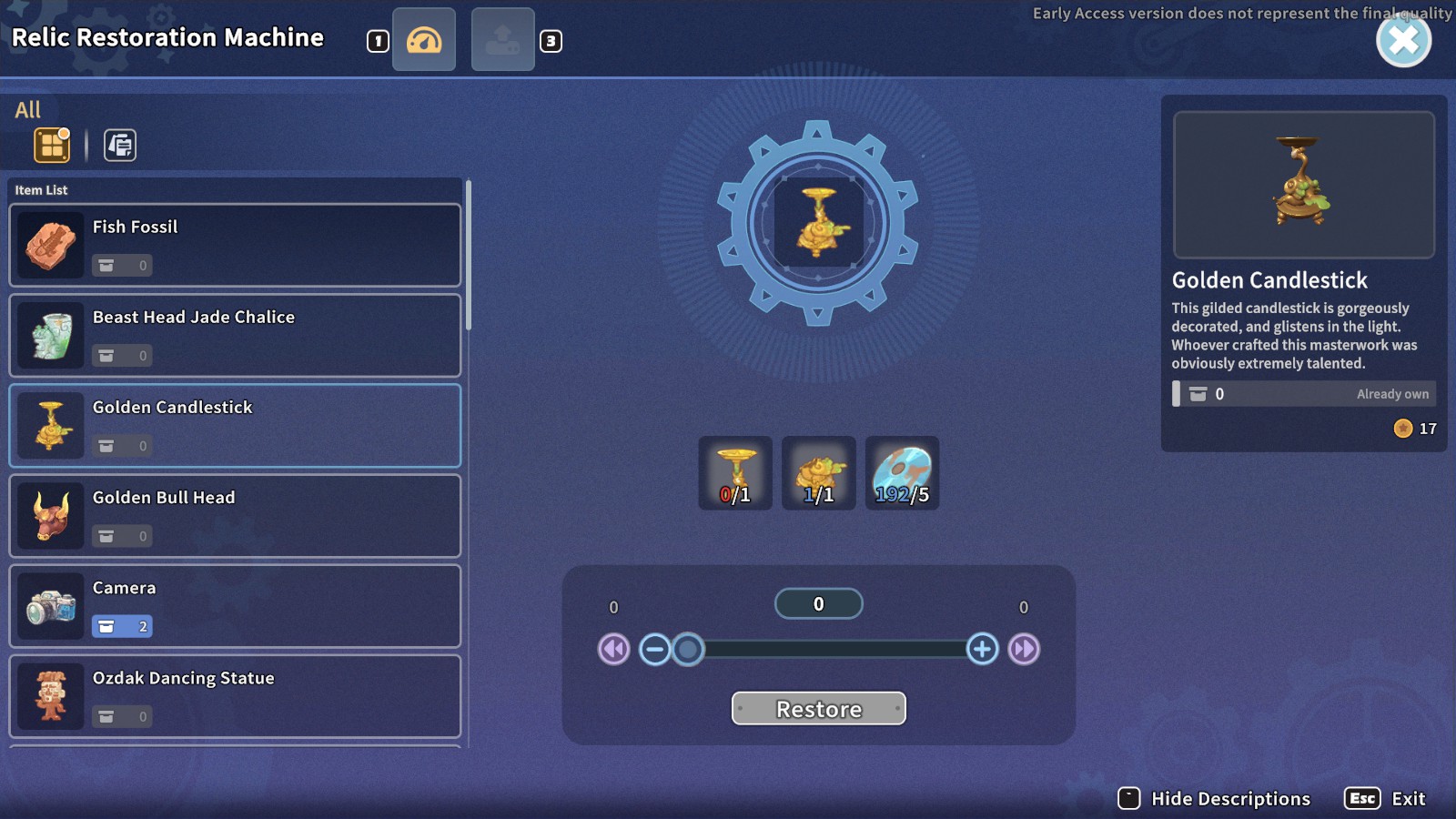1456x819 pixels.
Task: Open the clipboard sorting icon beside the filter
Action: (x=117, y=144)
